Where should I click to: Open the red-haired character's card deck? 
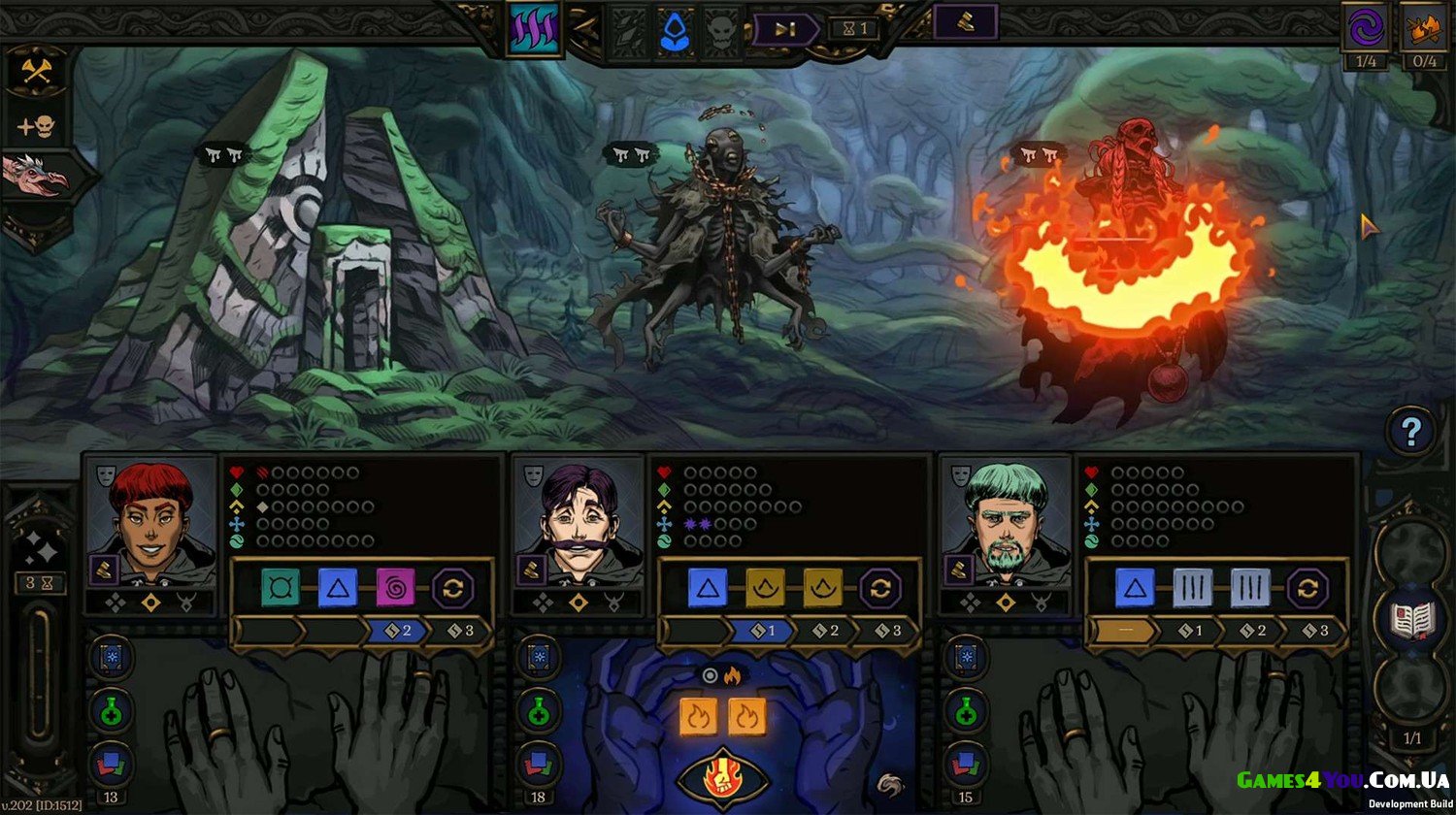(x=110, y=764)
